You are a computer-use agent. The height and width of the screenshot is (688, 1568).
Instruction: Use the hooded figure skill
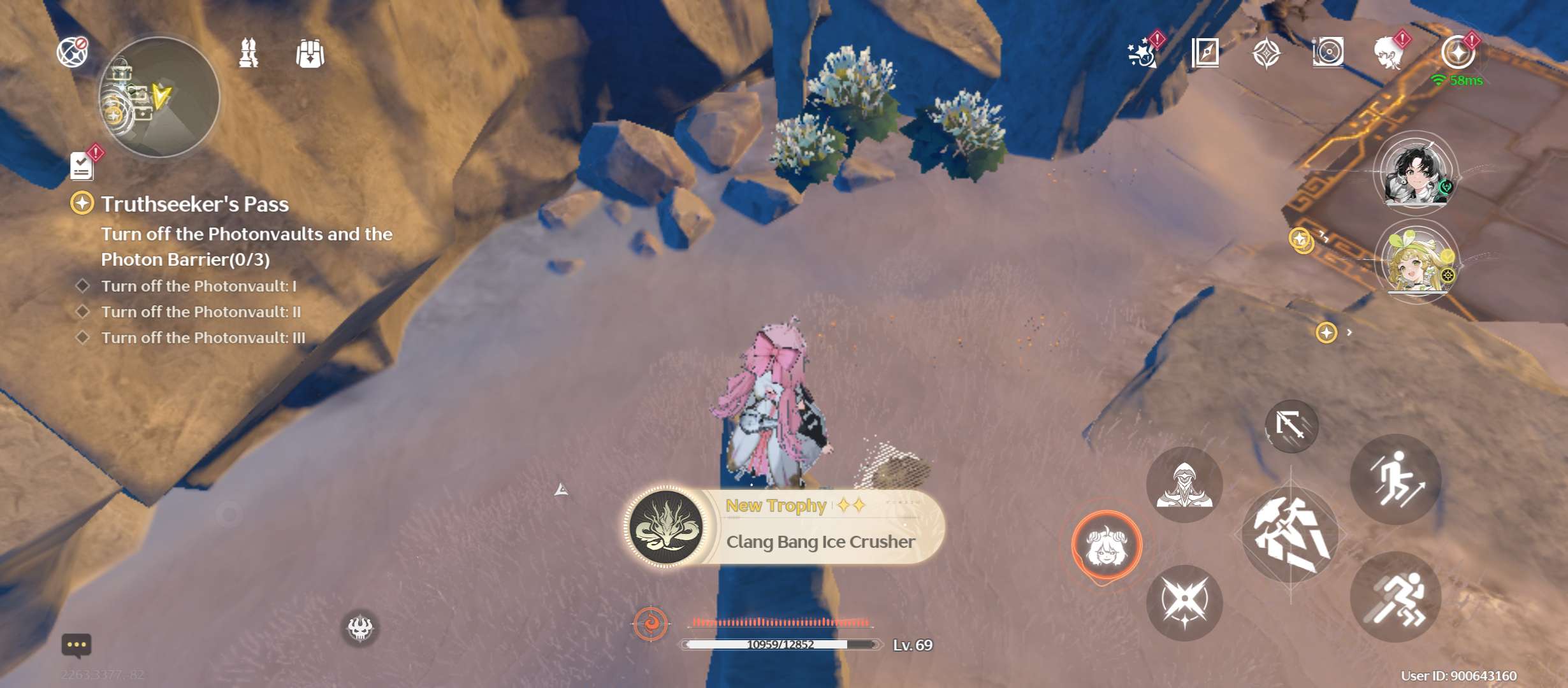1184,485
